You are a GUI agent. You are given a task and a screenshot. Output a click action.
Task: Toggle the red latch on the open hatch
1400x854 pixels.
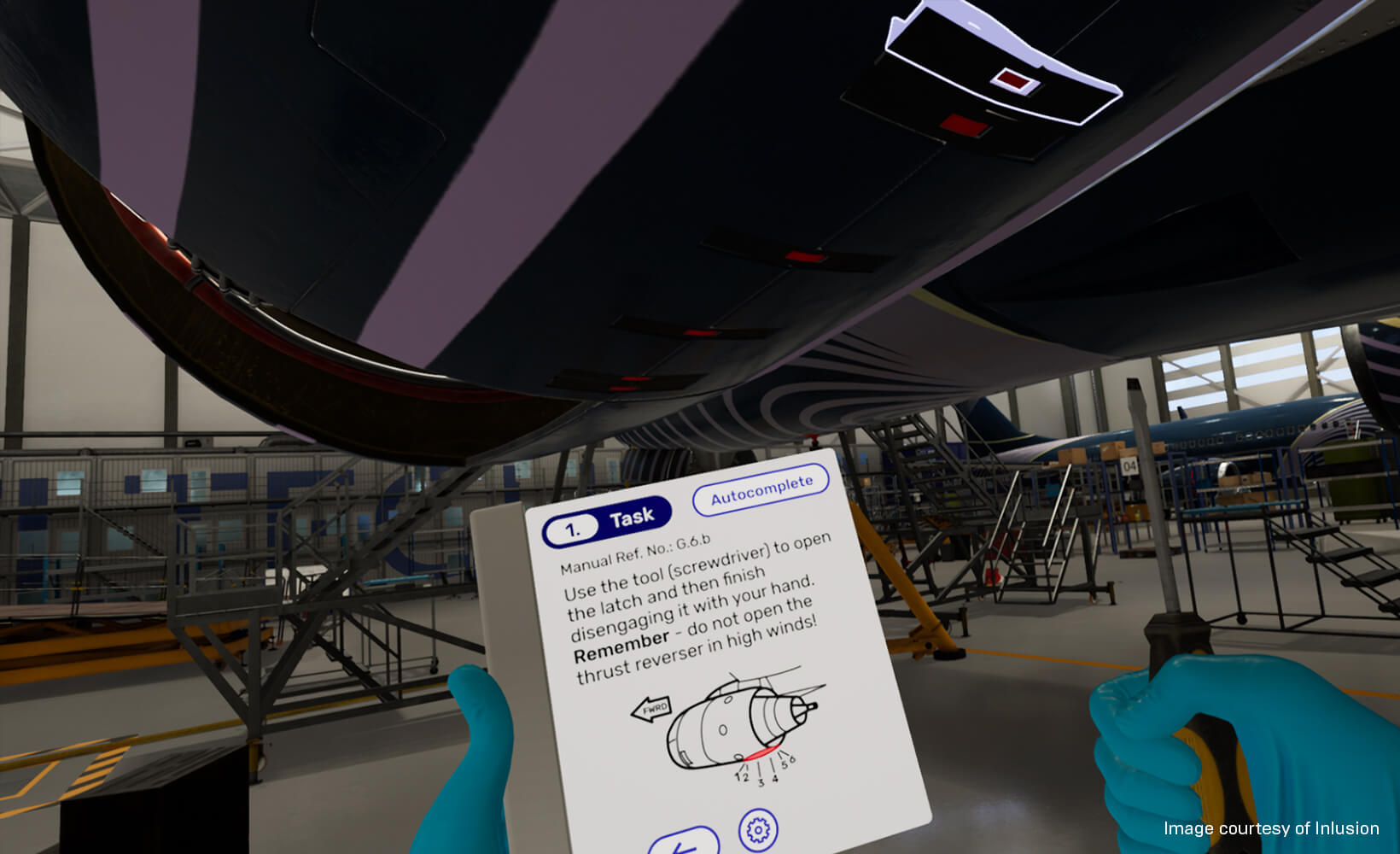pyautogui.click(x=1013, y=78)
